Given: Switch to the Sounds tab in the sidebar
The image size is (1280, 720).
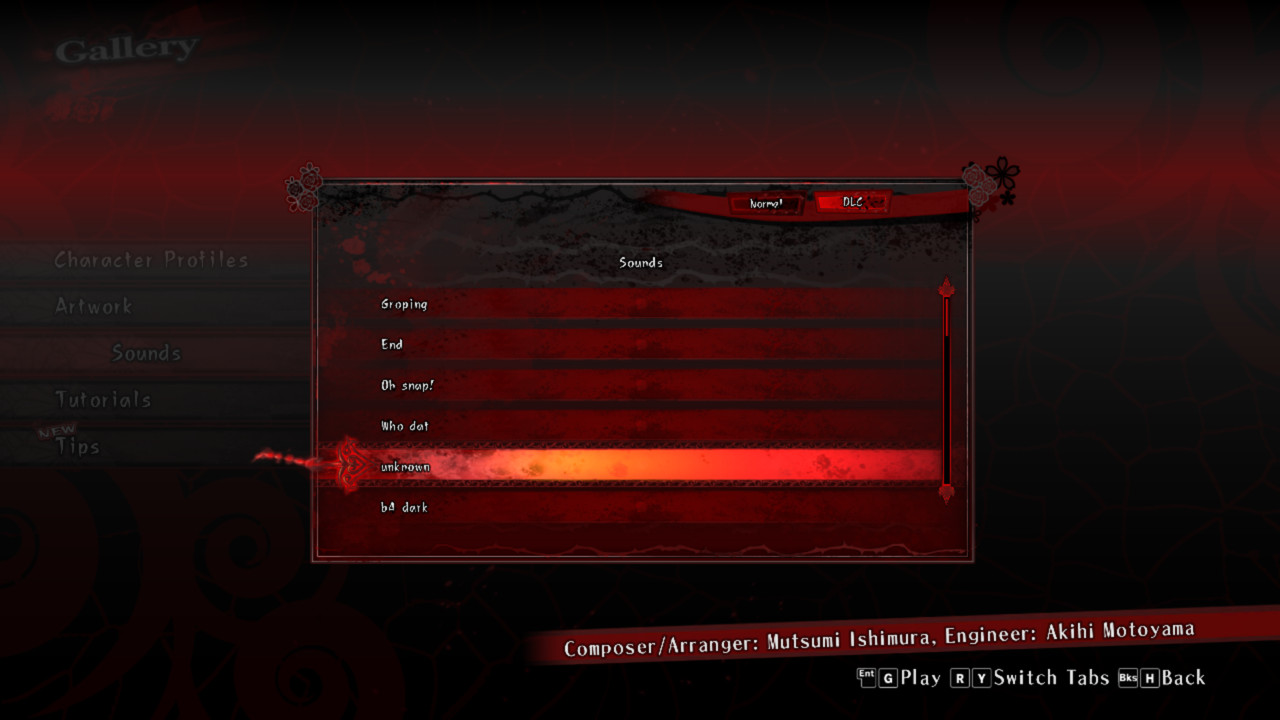Looking at the screenshot, I should click(146, 353).
